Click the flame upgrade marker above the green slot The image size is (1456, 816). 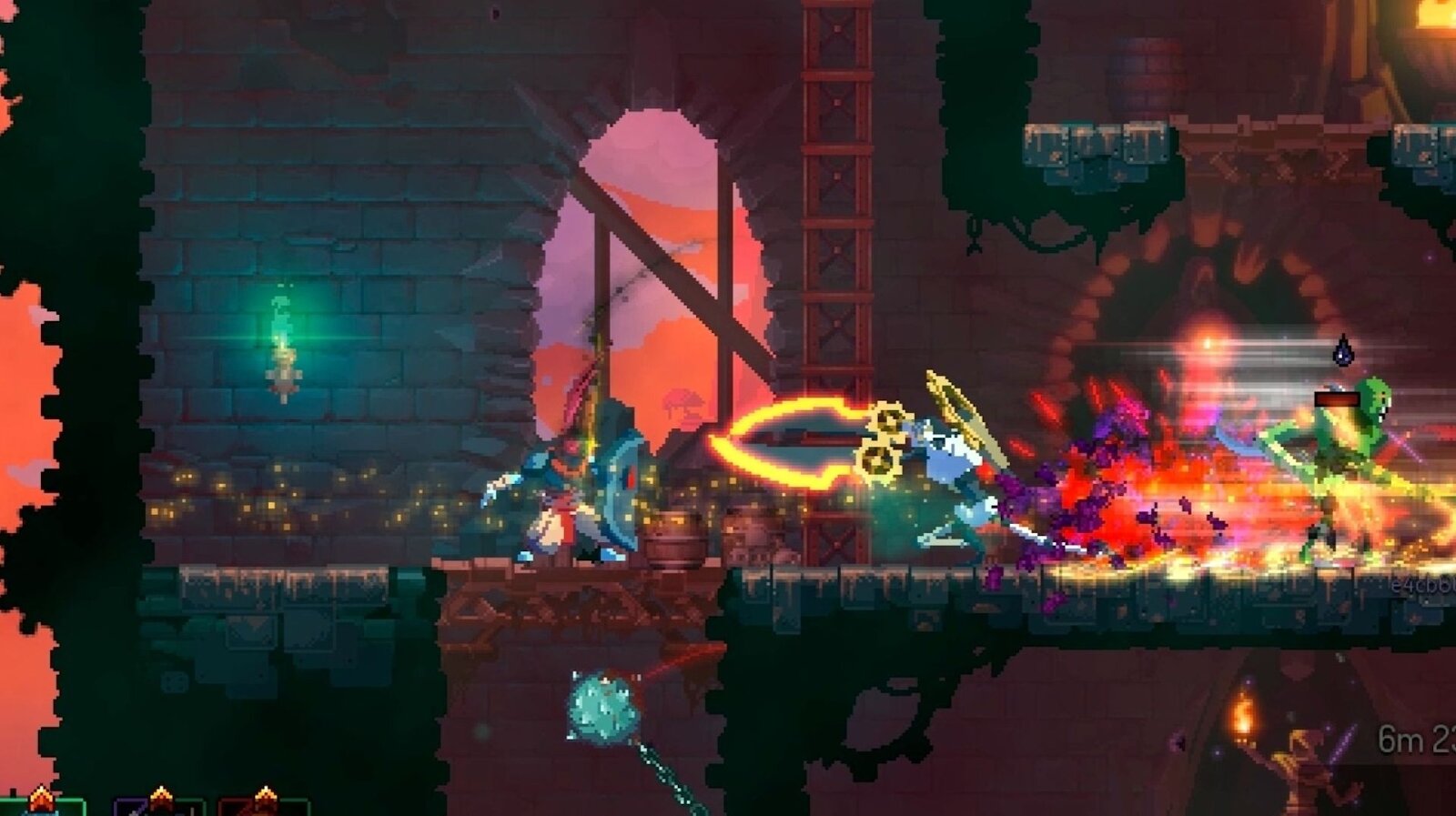click(x=41, y=794)
